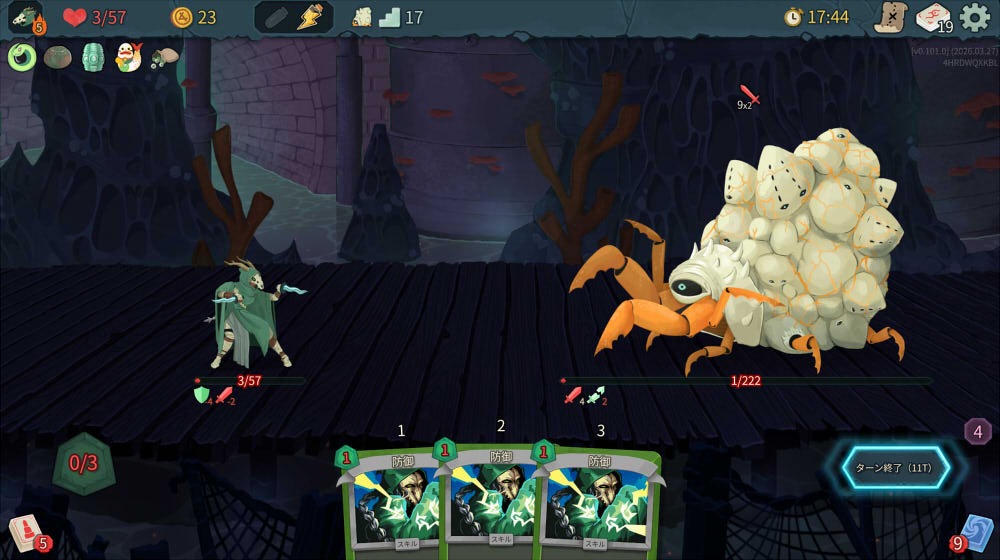The image size is (1000, 560).
Task: Click the character skull portrait icon
Action: [24, 17]
